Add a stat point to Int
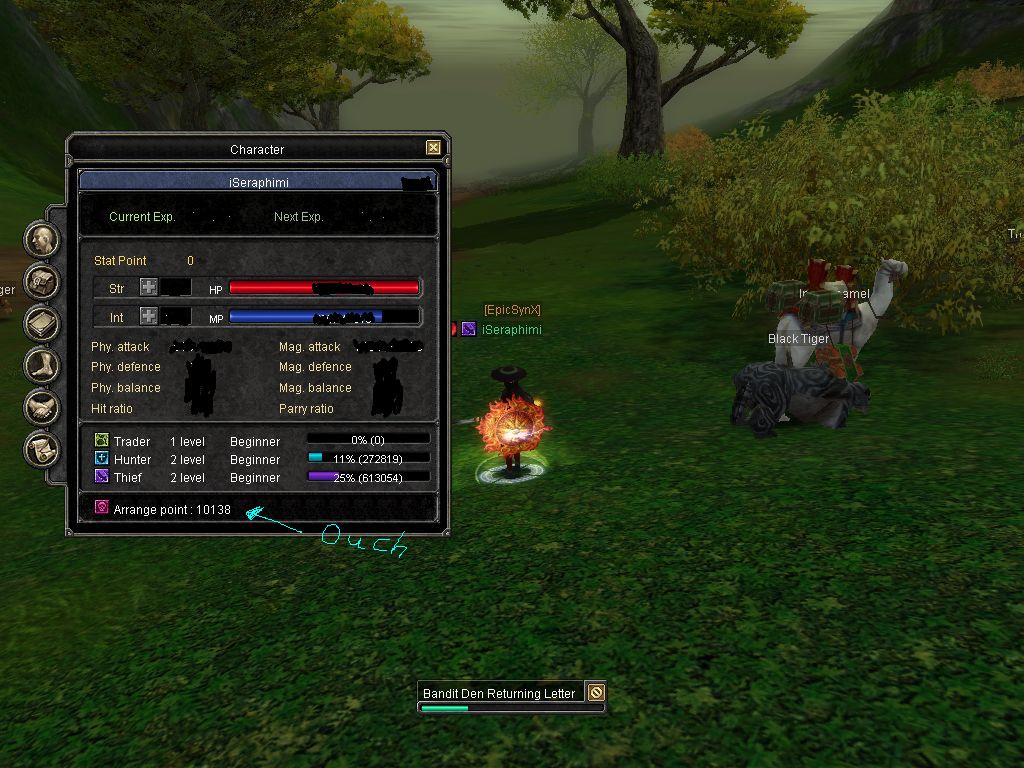Screen dimensions: 1024x768 (x=148, y=316)
